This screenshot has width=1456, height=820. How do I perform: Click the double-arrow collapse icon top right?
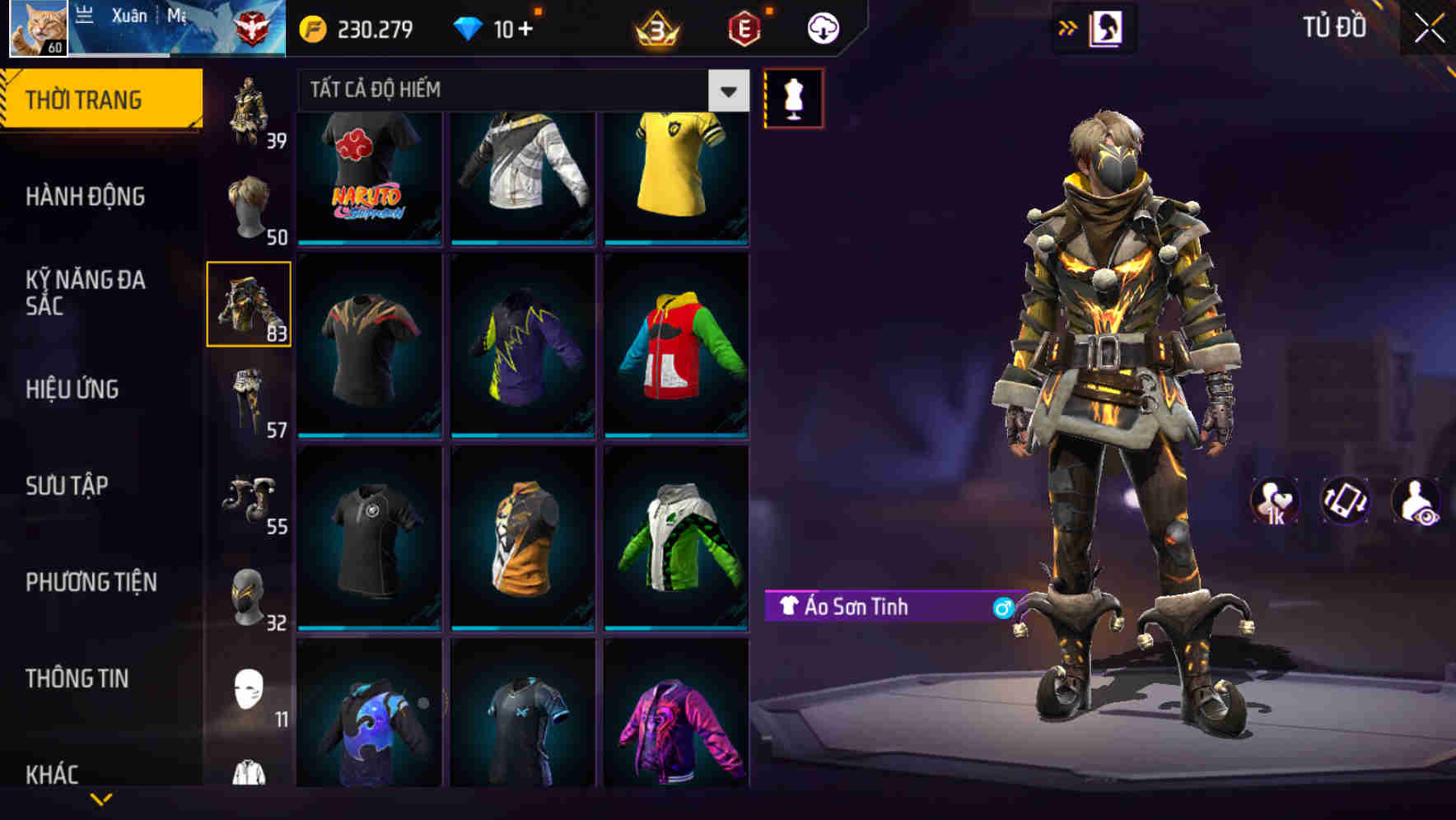1067,27
